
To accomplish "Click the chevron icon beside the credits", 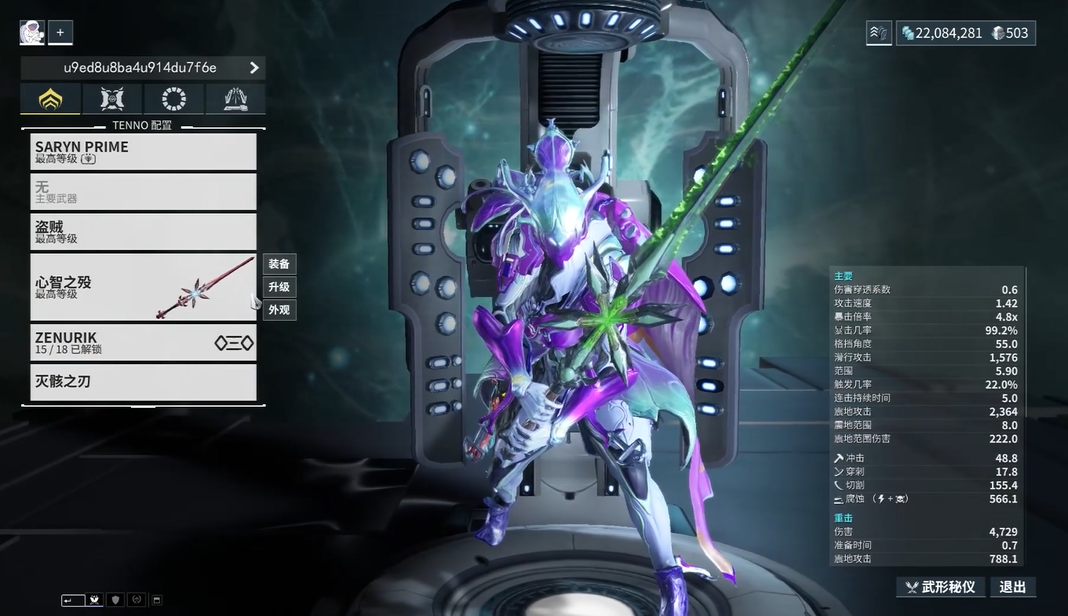I will (x=879, y=33).
